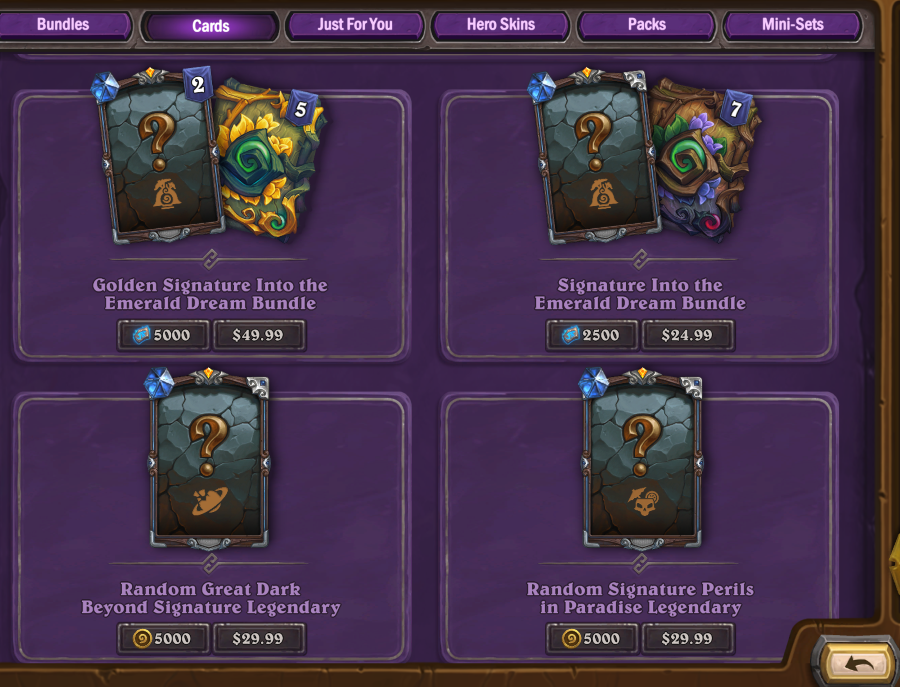Buy Great Dark Beyond Legendary for 5000 gold
The image size is (900, 687).
click(163, 638)
